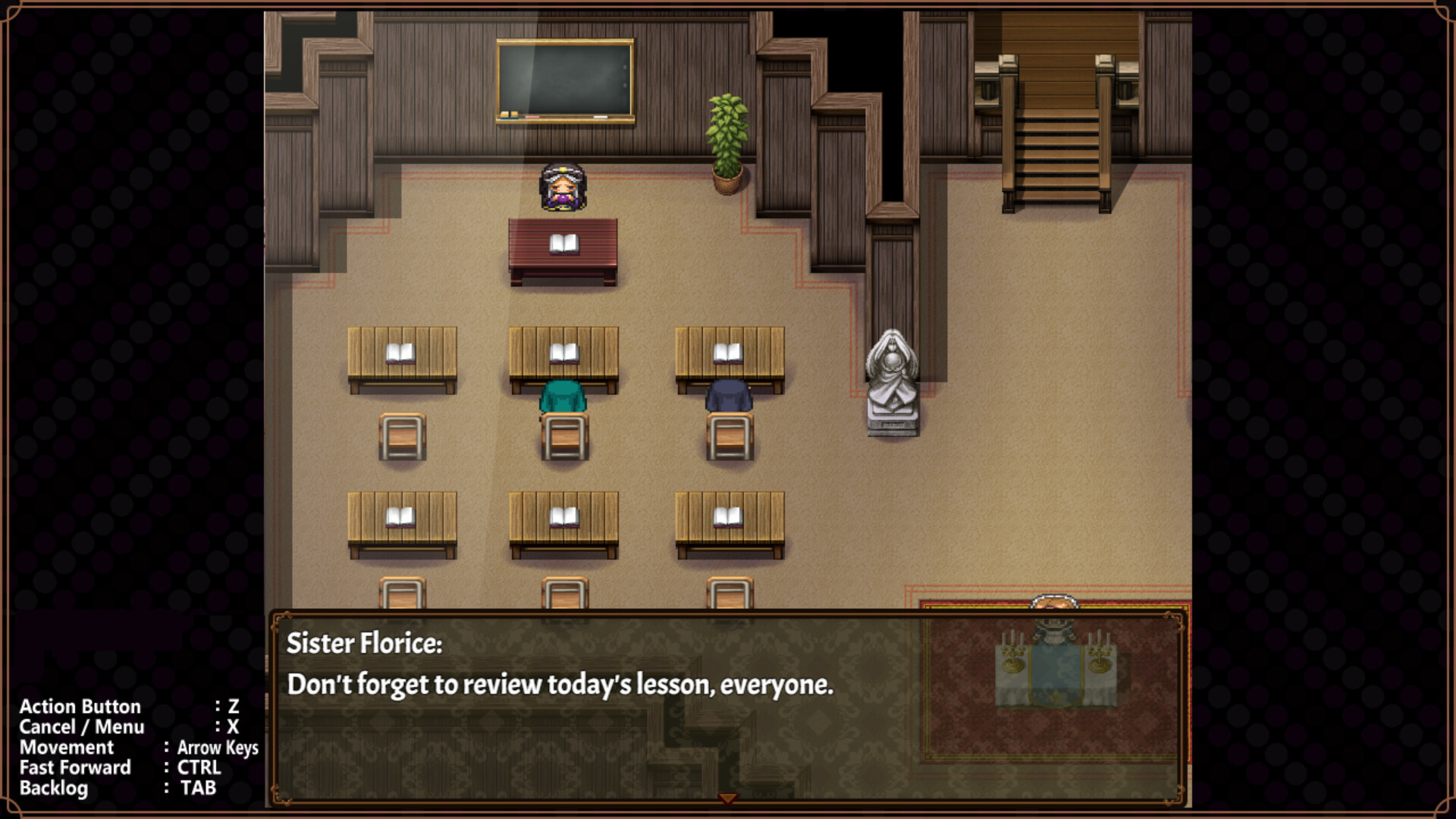Click the orange continue arrow in dialogue box
The image size is (1456, 819).
(727, 798)
